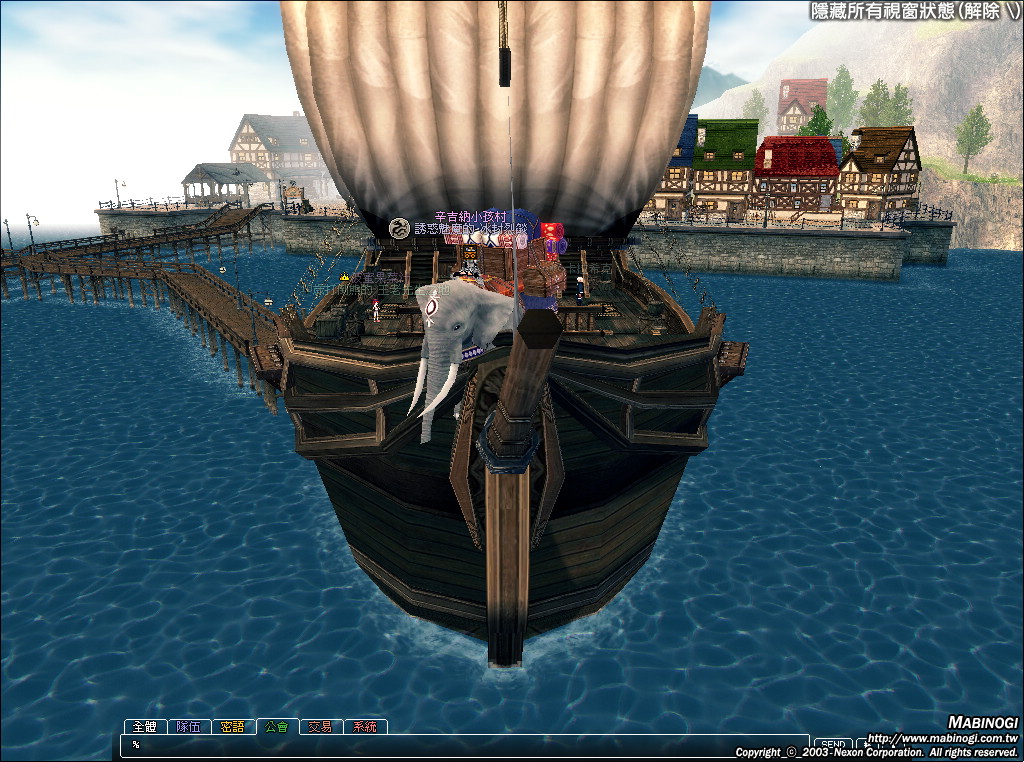View the 系統 (System) chat tab
The width and height of the screenshot is (1024, 762).
(x=364, y=727)
